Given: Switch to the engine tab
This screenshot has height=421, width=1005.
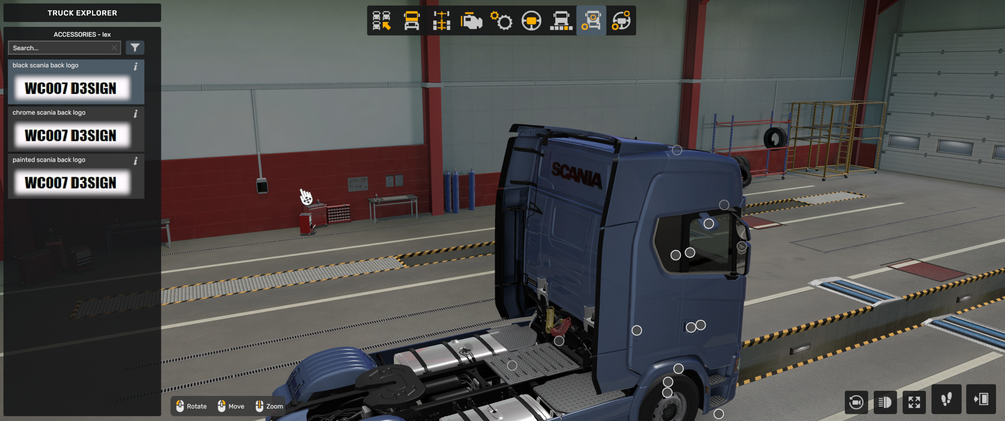Looking at the screenshot, I should [x=471, y=21].
